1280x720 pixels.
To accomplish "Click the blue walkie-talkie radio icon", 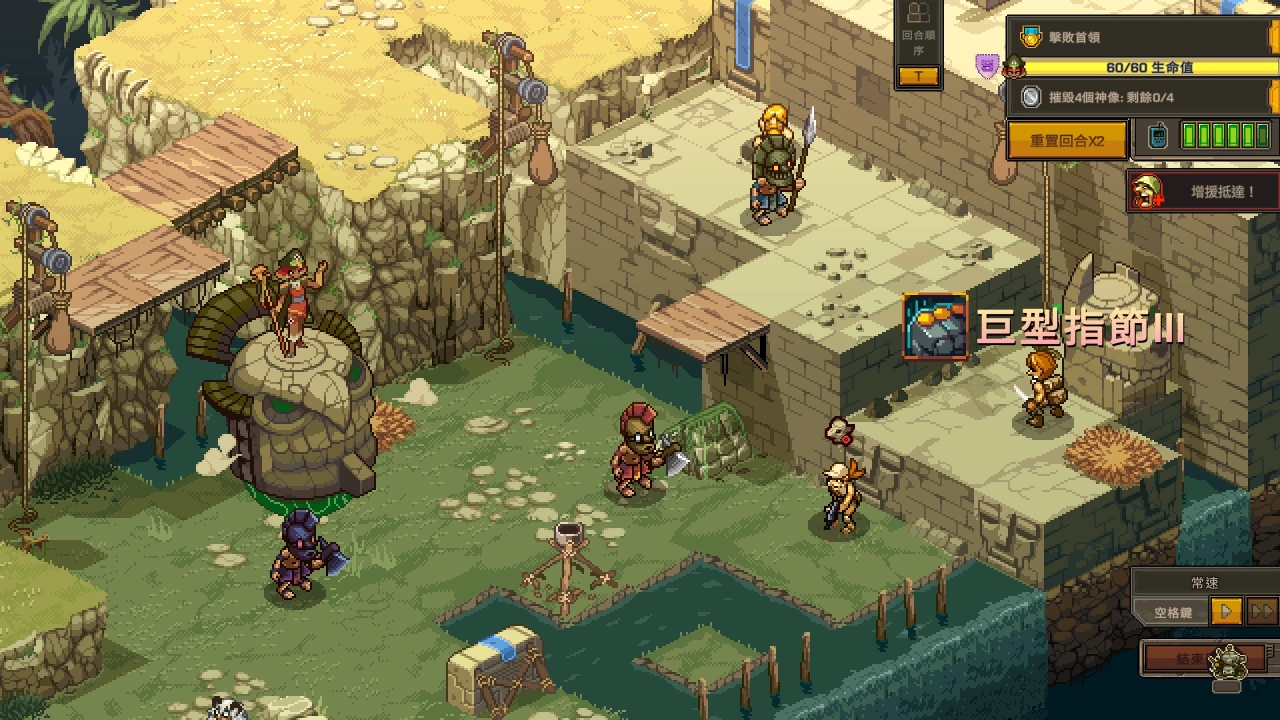I will 1157,138.
